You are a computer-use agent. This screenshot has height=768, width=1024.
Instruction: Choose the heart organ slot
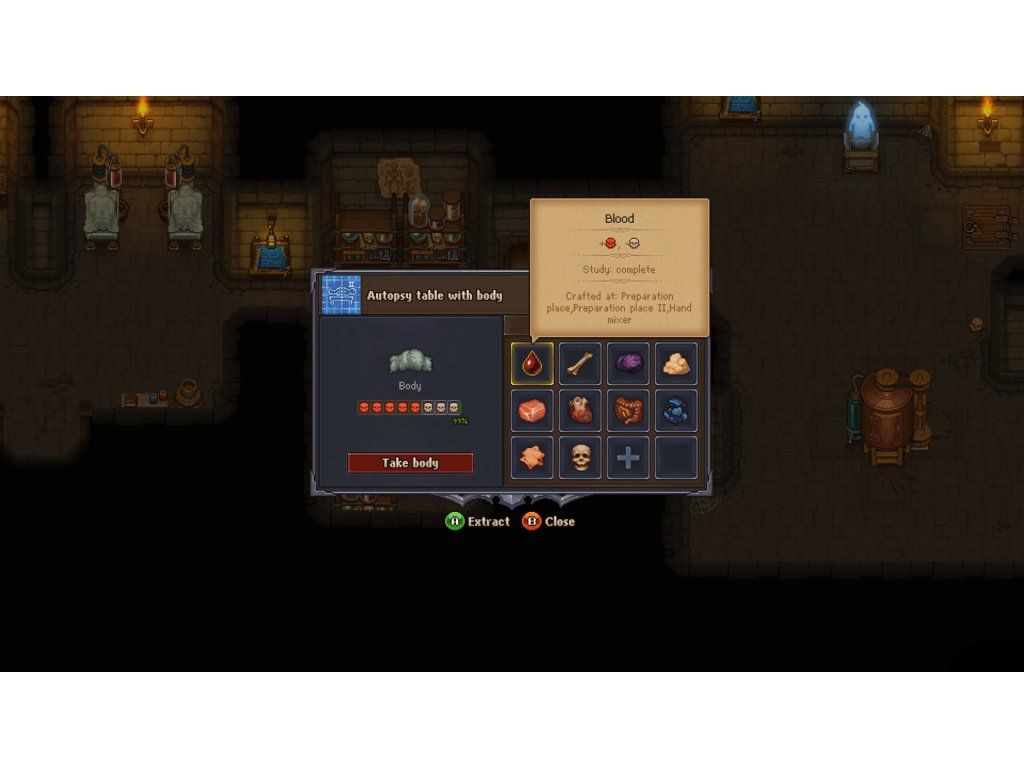coord(580,411)
